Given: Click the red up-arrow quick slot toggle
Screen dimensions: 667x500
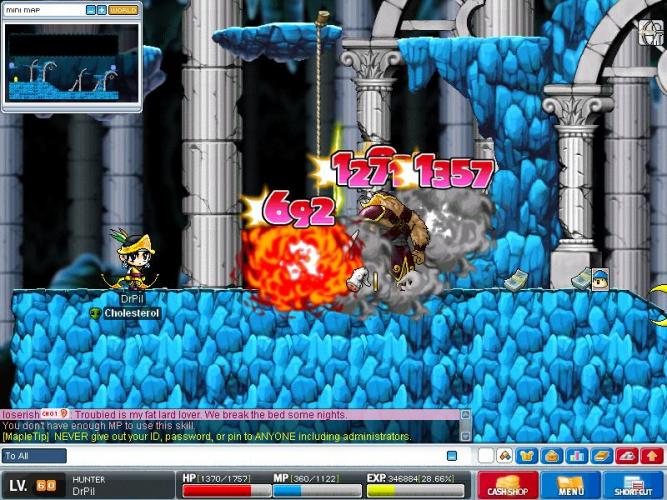Looking at the screenshot, I should 651,456.
